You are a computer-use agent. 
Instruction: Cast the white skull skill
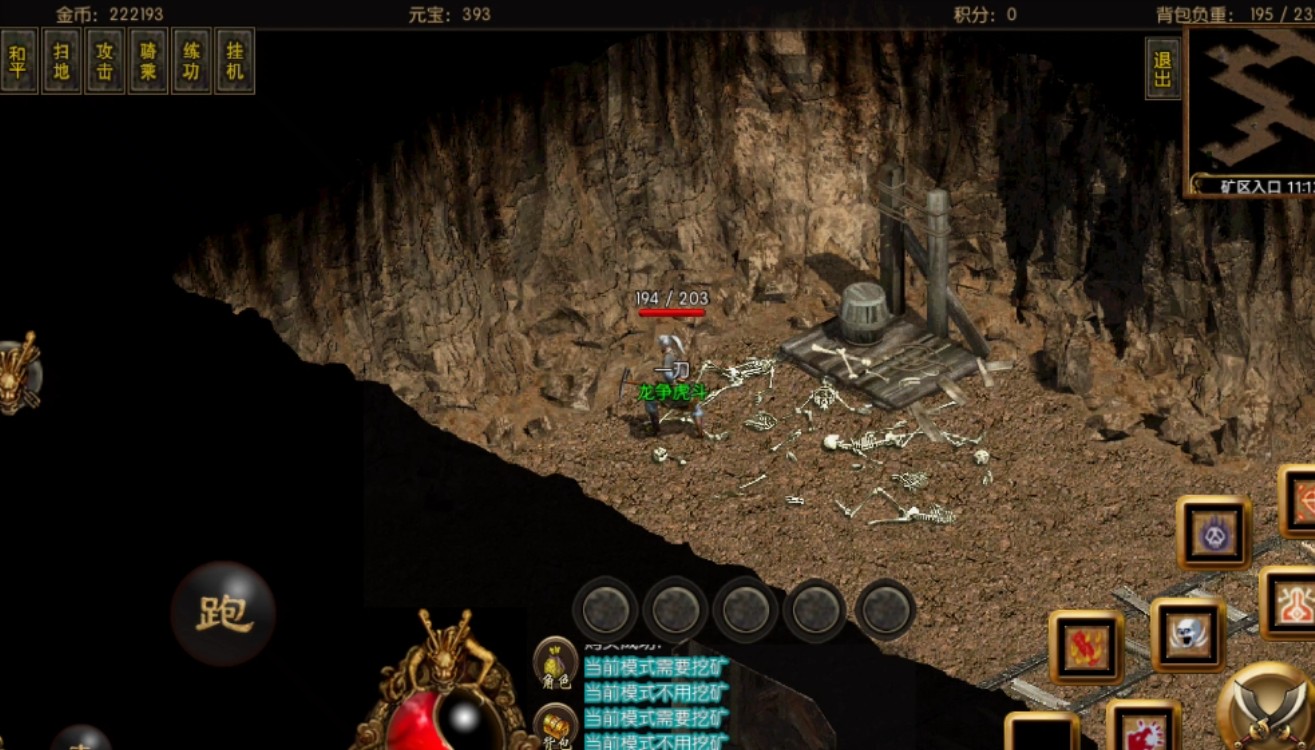pyautogui.click(x=1187, y=634)
